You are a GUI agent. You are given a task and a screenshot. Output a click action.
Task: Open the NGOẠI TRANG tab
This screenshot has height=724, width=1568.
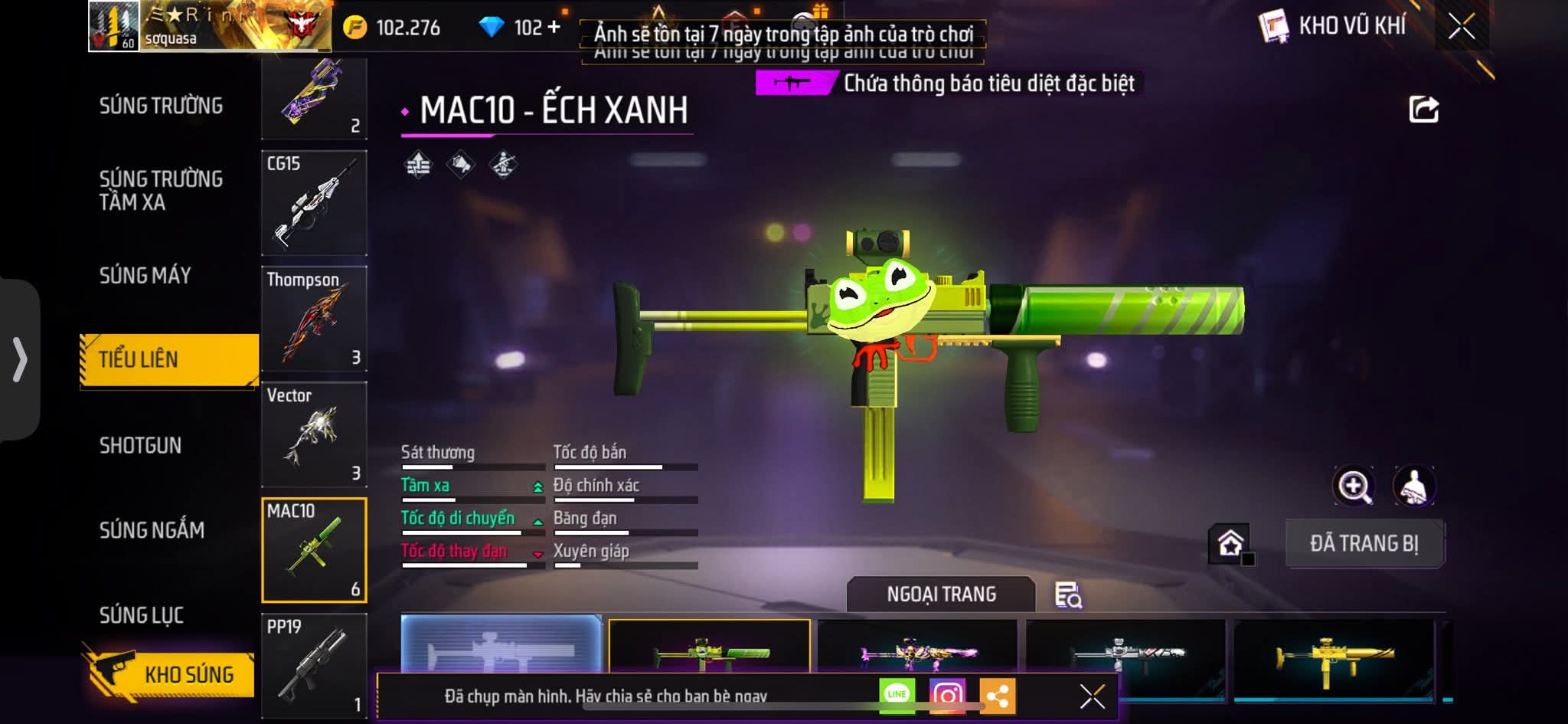(941, 594)
